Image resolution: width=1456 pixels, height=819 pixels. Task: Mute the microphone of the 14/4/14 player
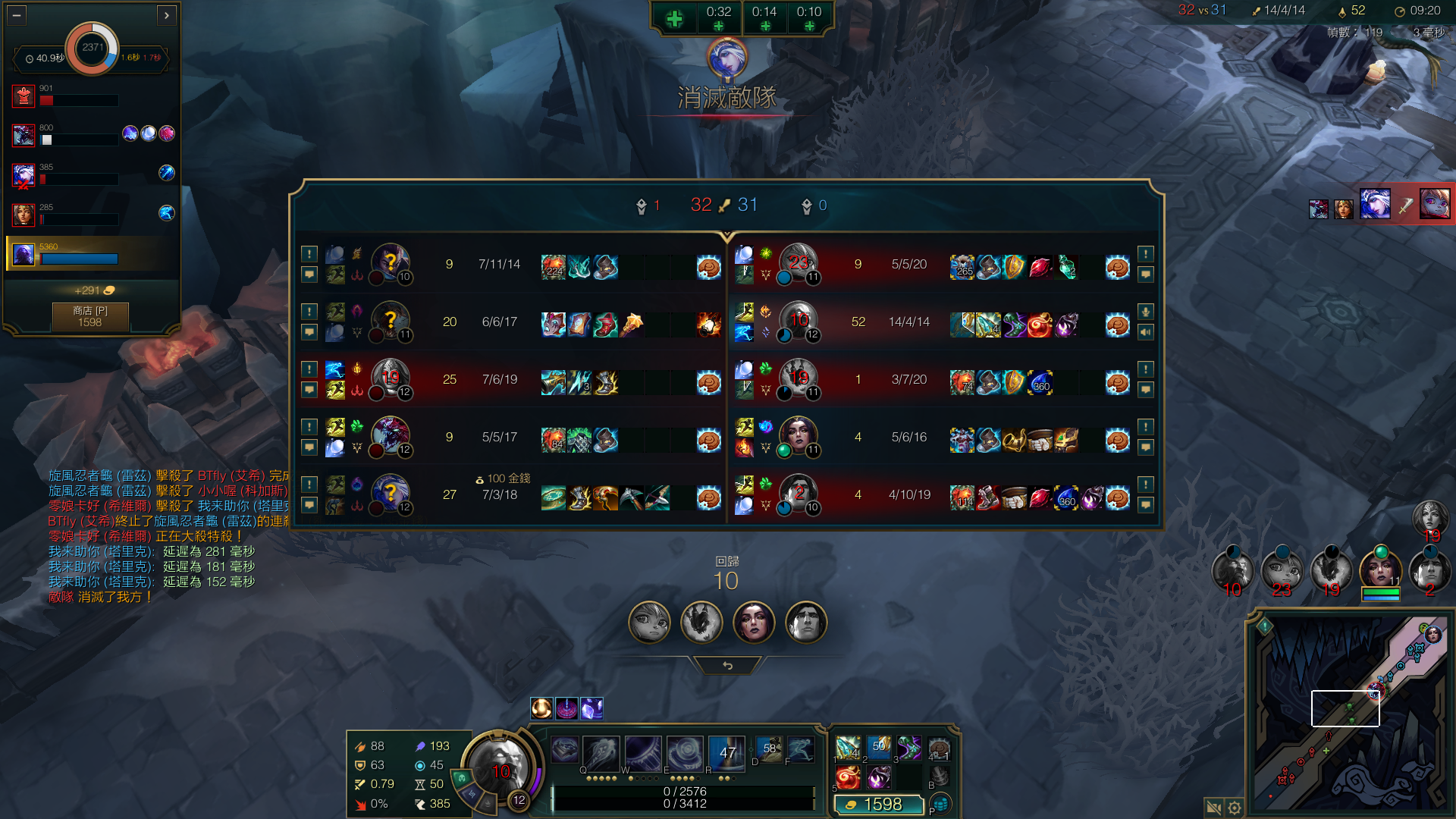tap(1146, 312)
